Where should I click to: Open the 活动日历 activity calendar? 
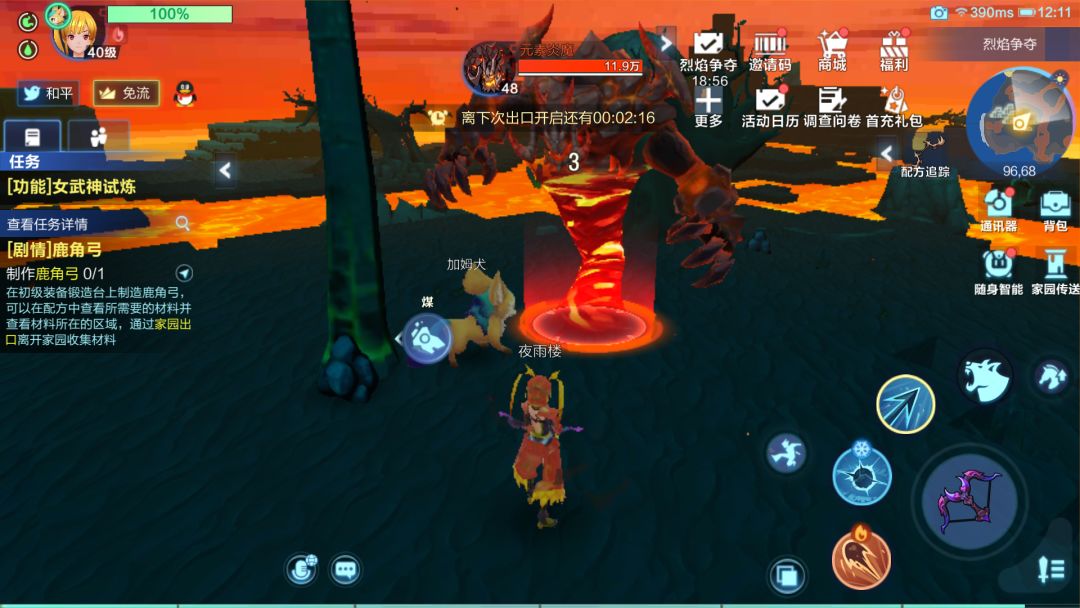(769, 106)
